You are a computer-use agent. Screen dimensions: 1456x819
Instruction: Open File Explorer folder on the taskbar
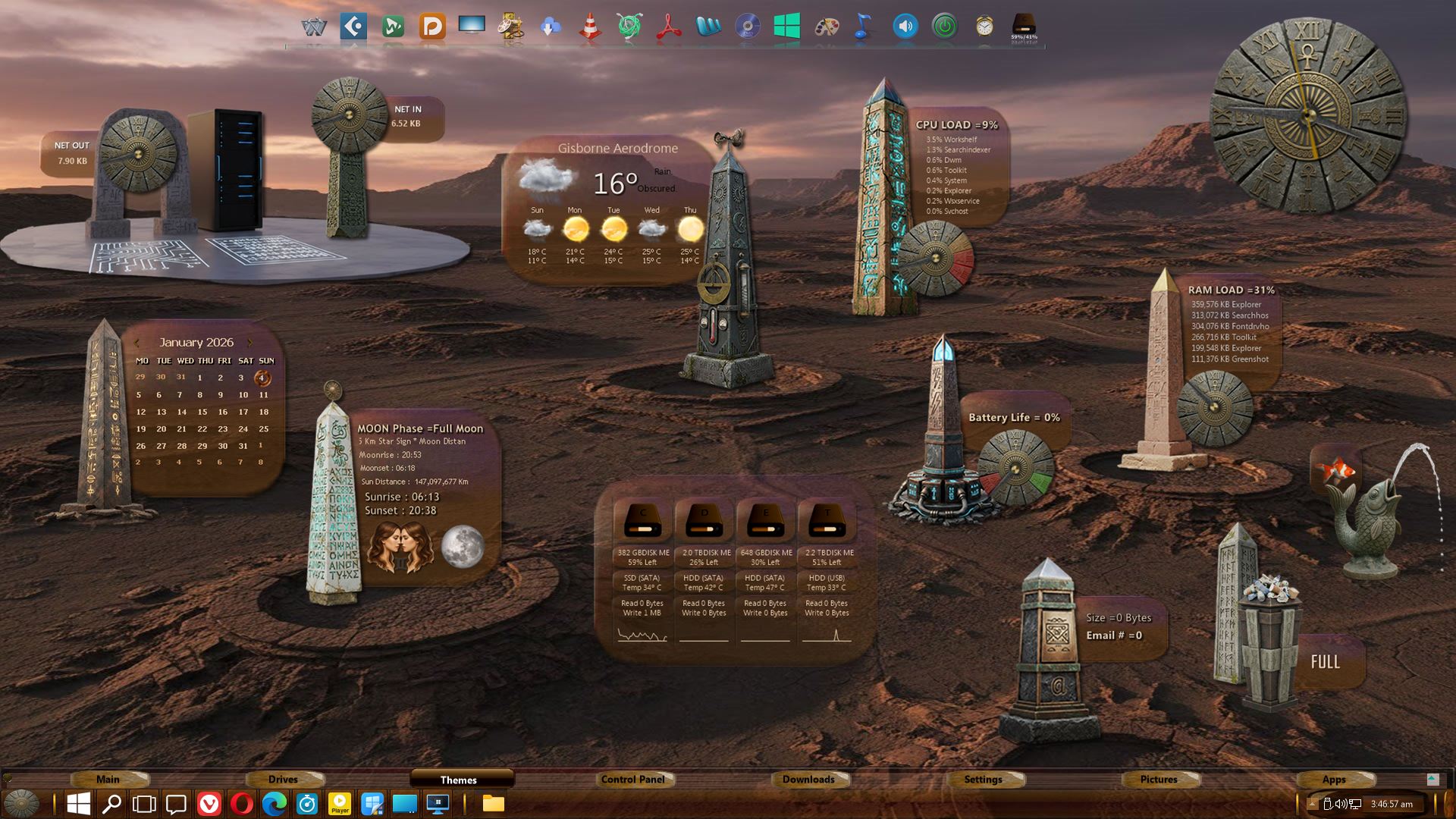494,803
